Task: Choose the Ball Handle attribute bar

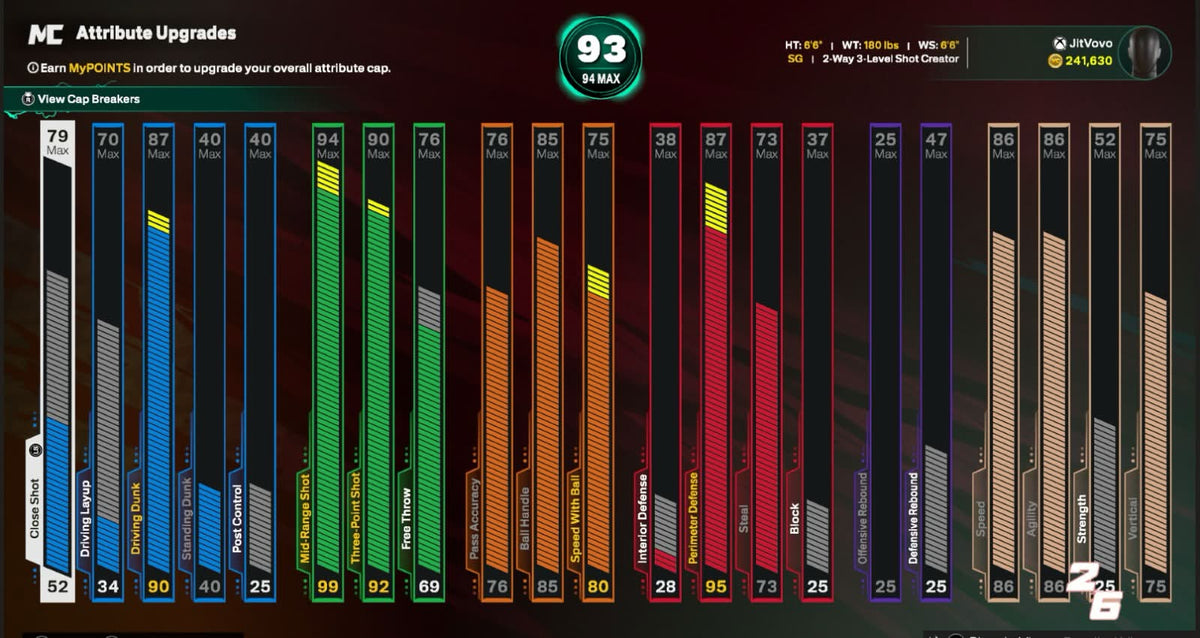Action: [547, 360]
